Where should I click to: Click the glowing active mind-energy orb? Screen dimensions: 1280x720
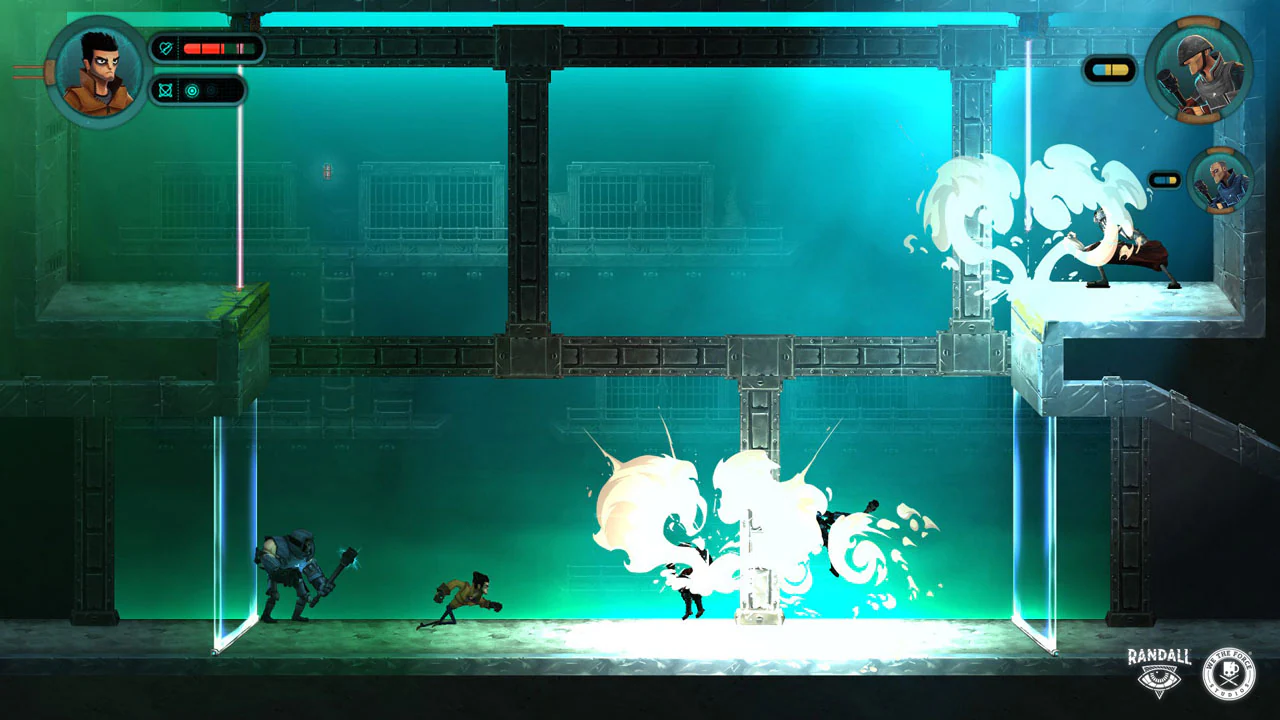[192, 90]
